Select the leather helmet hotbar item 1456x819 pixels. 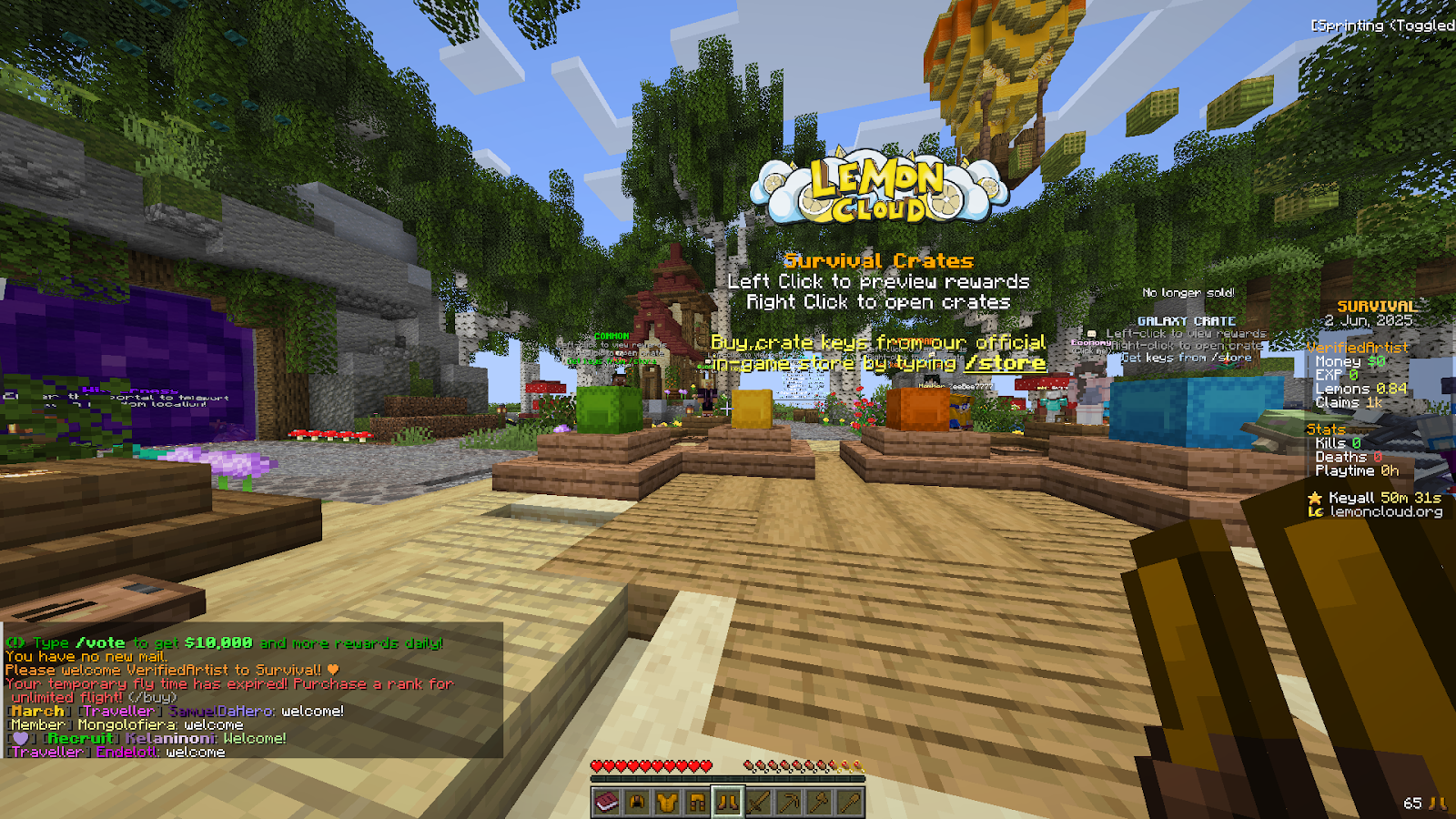(637, 801)
